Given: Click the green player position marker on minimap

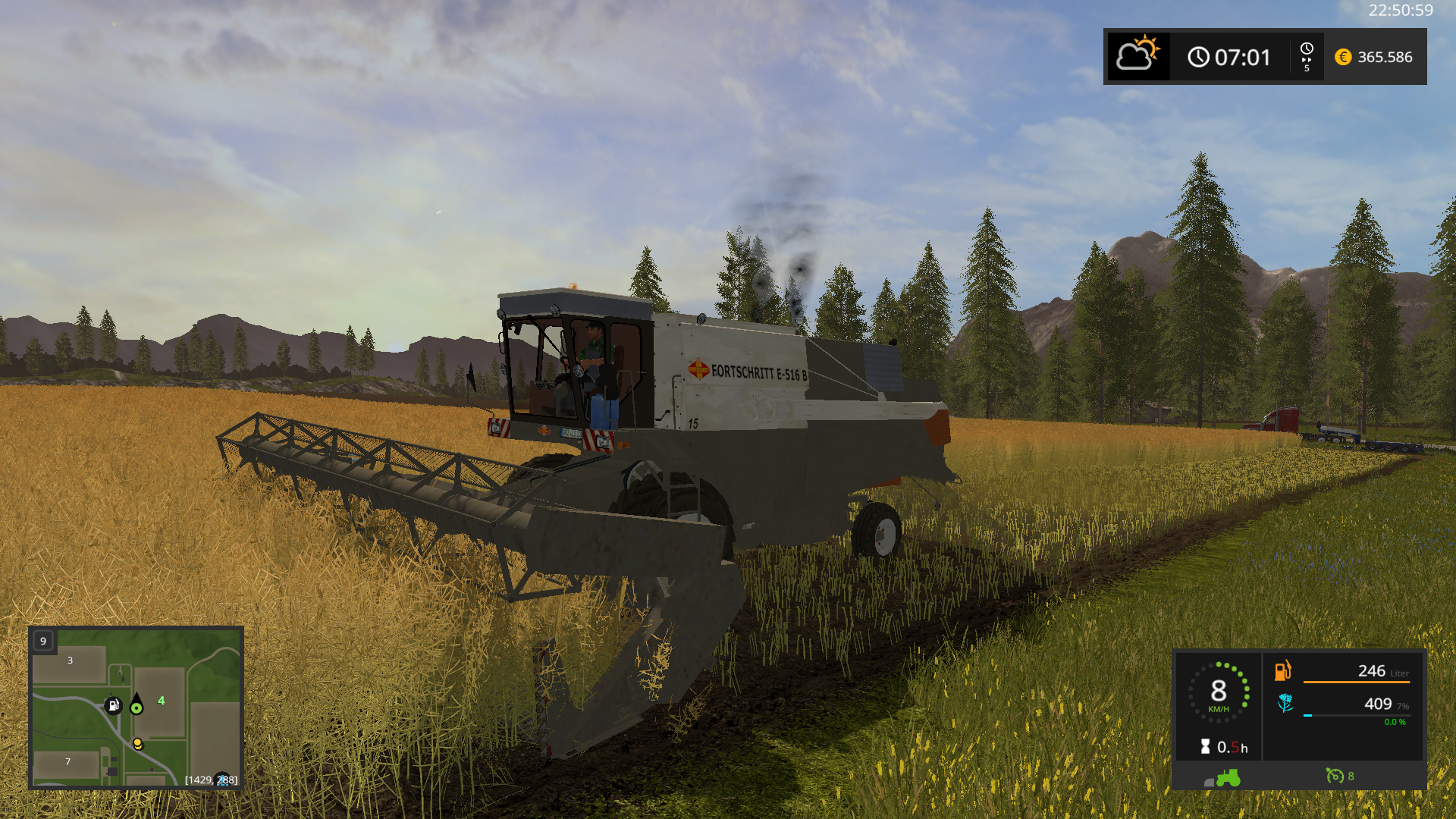Looking at the screenshot, I should point(136,708).
